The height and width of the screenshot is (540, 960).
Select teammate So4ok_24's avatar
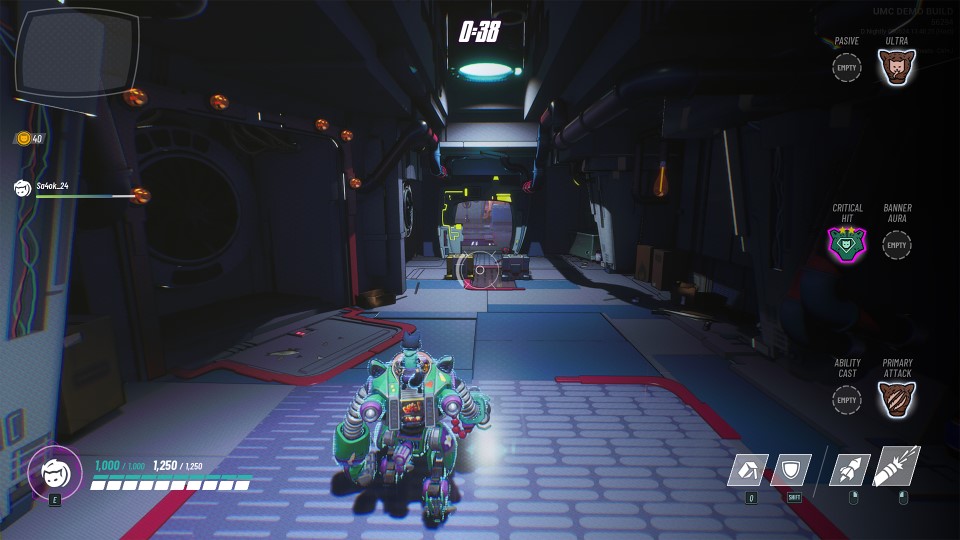click(23, 187)
